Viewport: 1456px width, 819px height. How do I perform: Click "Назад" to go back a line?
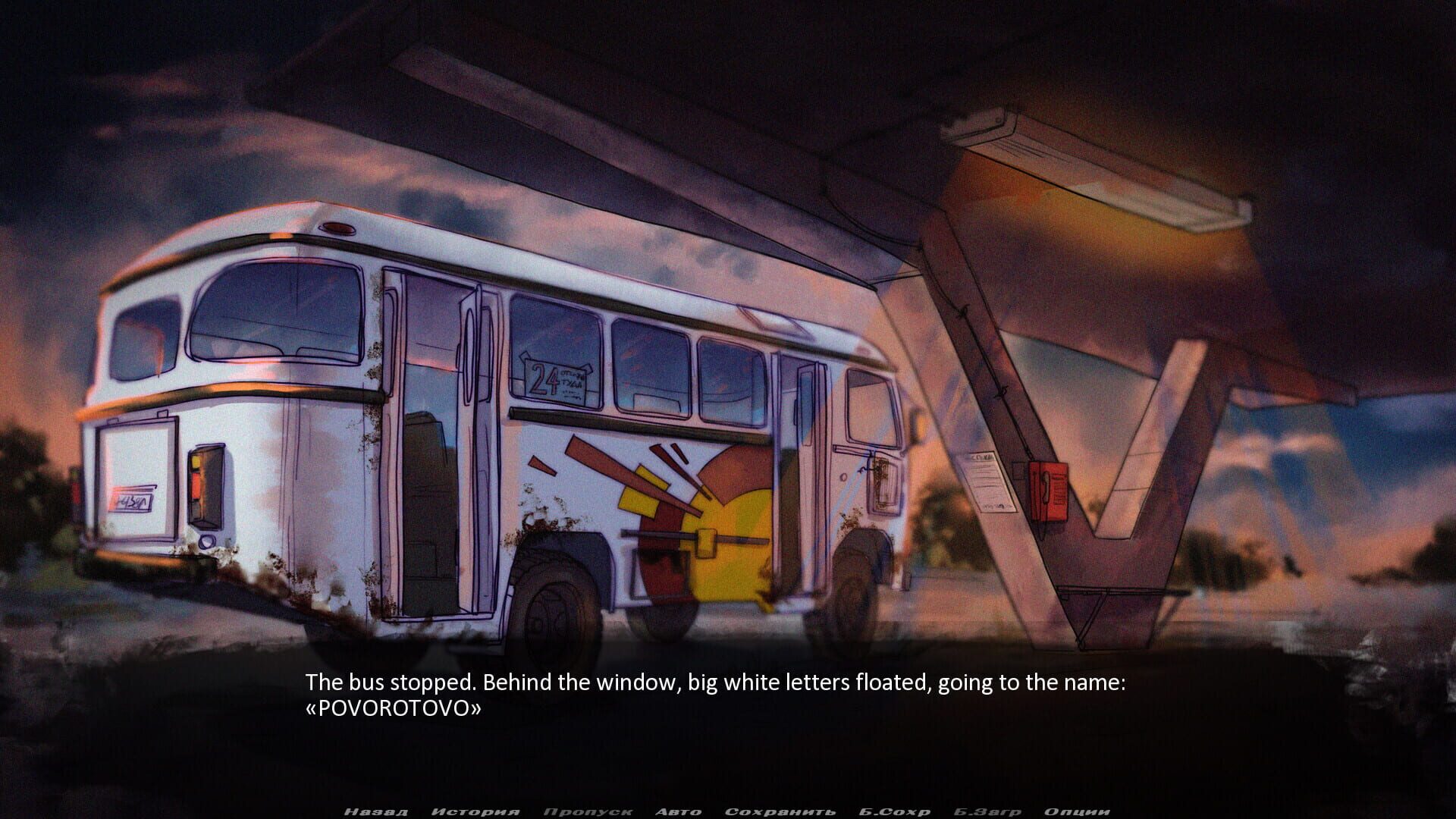(377, 811)
